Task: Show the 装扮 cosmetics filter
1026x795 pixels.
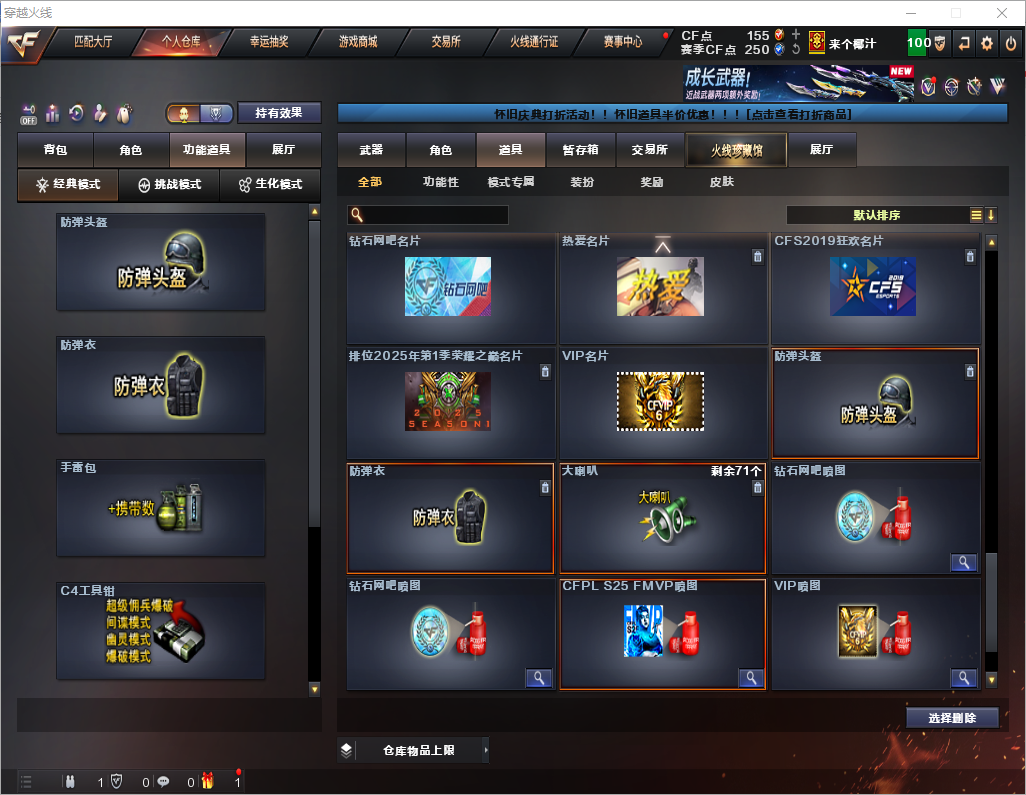Action: 582,183
